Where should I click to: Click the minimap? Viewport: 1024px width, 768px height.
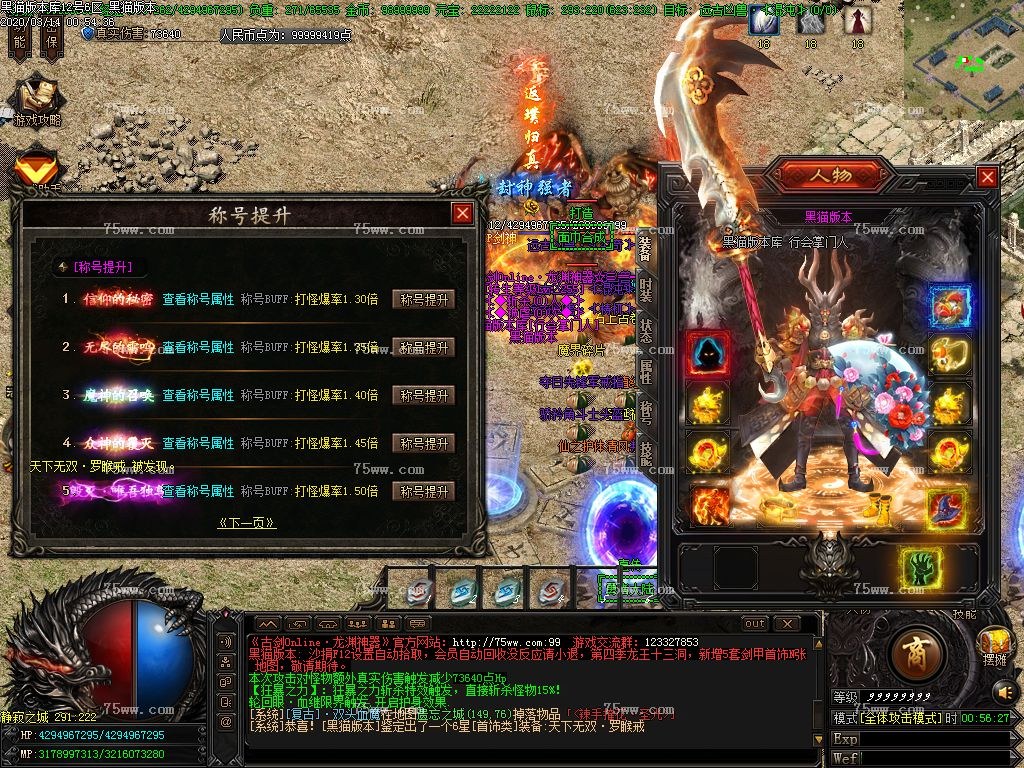pyautogui.click(x=964, y=59)
